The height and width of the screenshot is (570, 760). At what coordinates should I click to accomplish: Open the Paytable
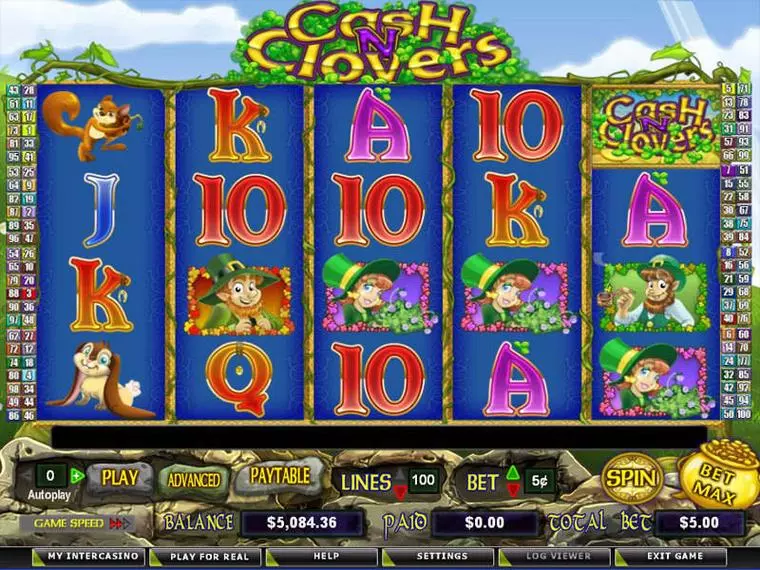pyautogui.click(x=279, y=476)
